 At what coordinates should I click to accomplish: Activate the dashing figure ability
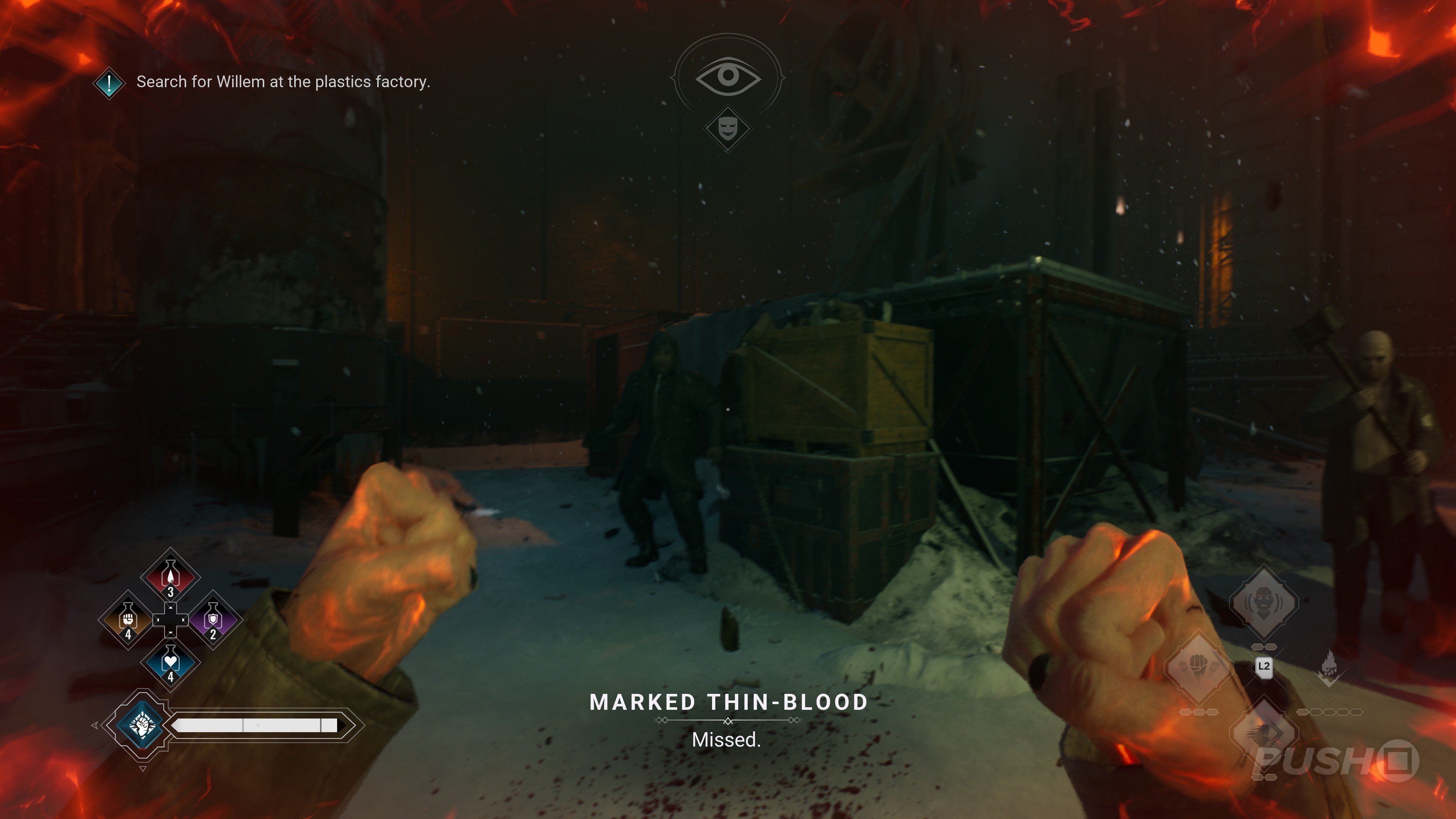(1264, 733)
